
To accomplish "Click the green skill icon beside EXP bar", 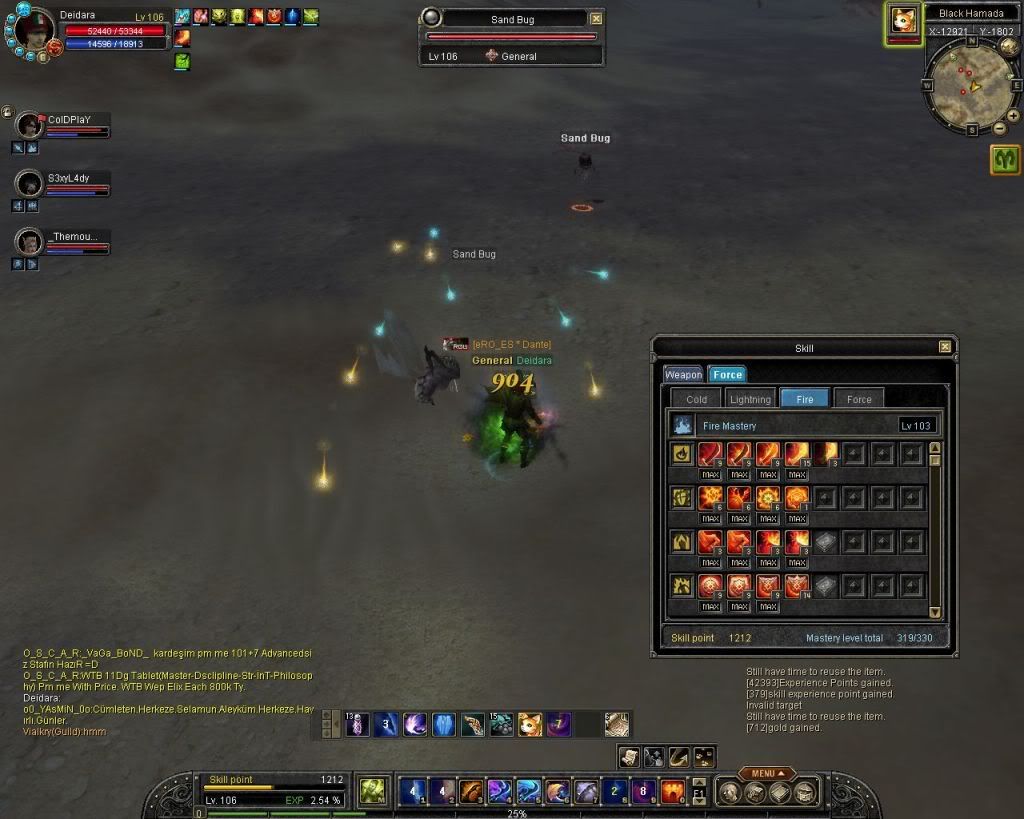I will point(373,791).
